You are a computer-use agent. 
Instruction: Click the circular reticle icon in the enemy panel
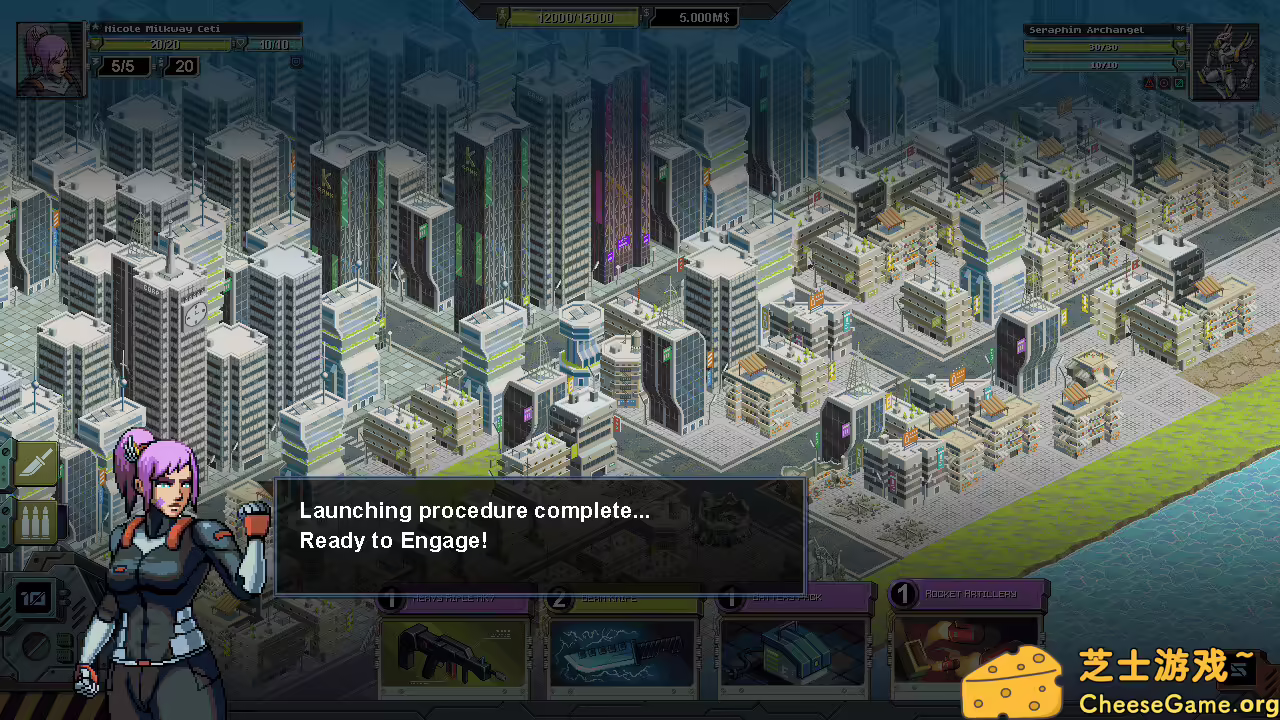point(1164,83)
